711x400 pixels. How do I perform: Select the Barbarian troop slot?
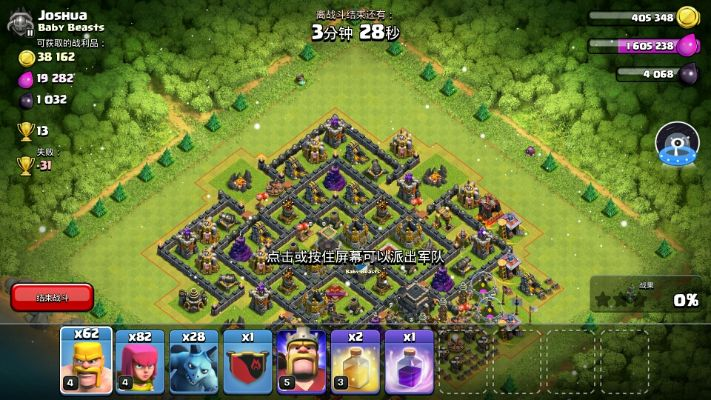(85, 361)
